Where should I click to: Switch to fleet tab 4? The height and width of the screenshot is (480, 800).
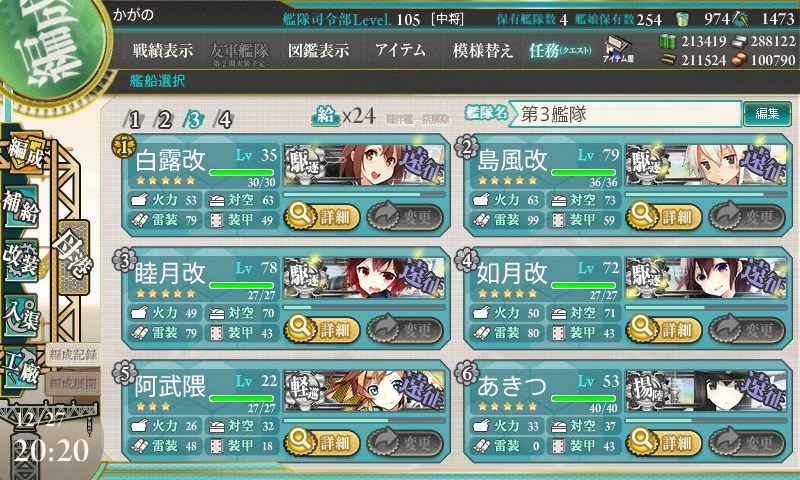(x=225, y=120)
